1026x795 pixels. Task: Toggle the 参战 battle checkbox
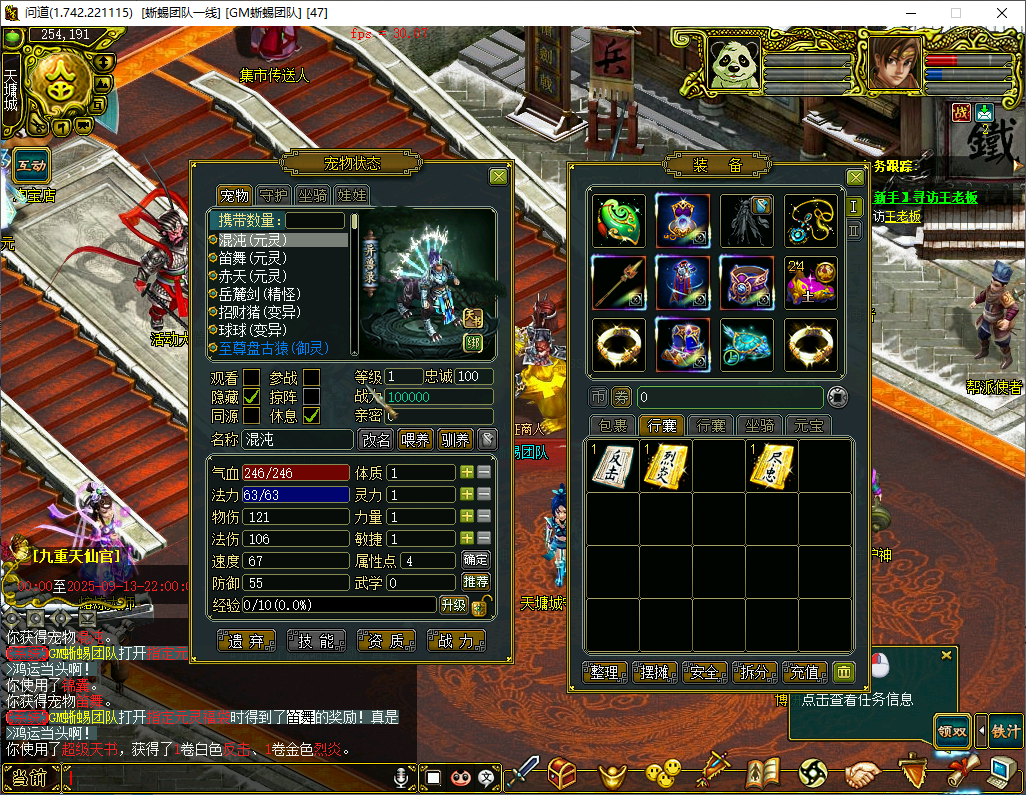tap(312, 377)
